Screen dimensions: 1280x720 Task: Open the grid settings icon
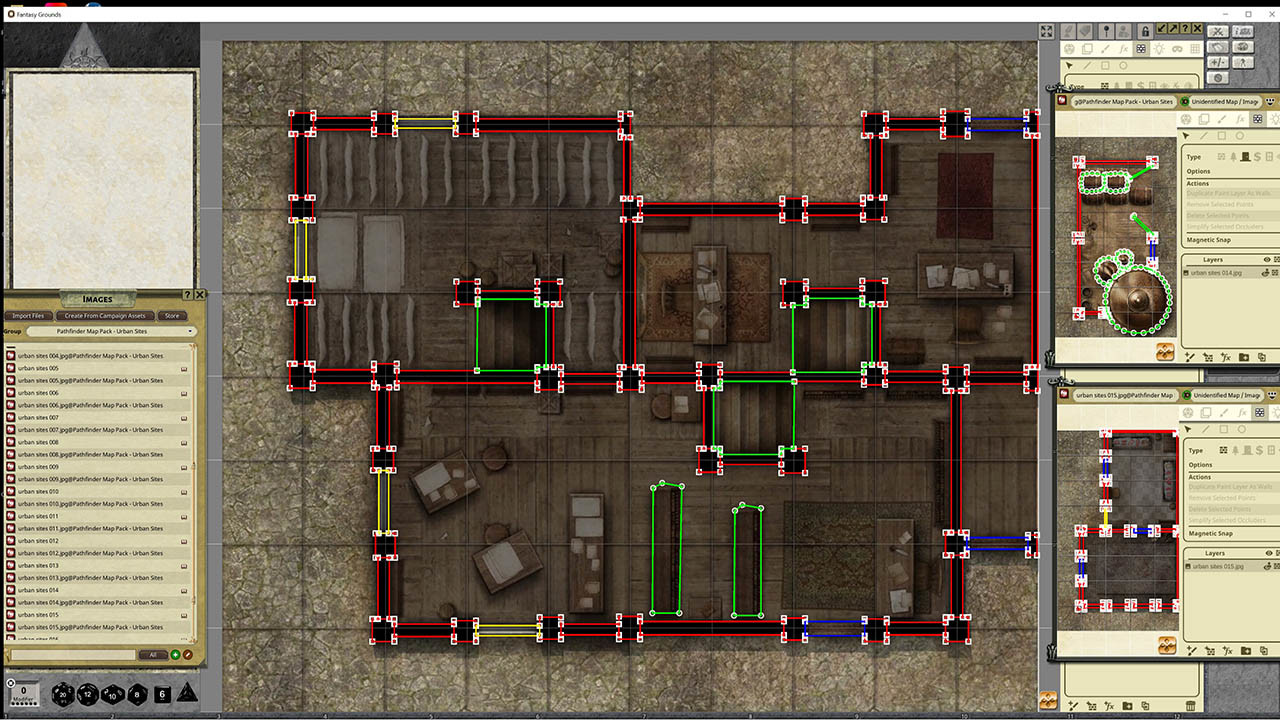coord(1194,49)
